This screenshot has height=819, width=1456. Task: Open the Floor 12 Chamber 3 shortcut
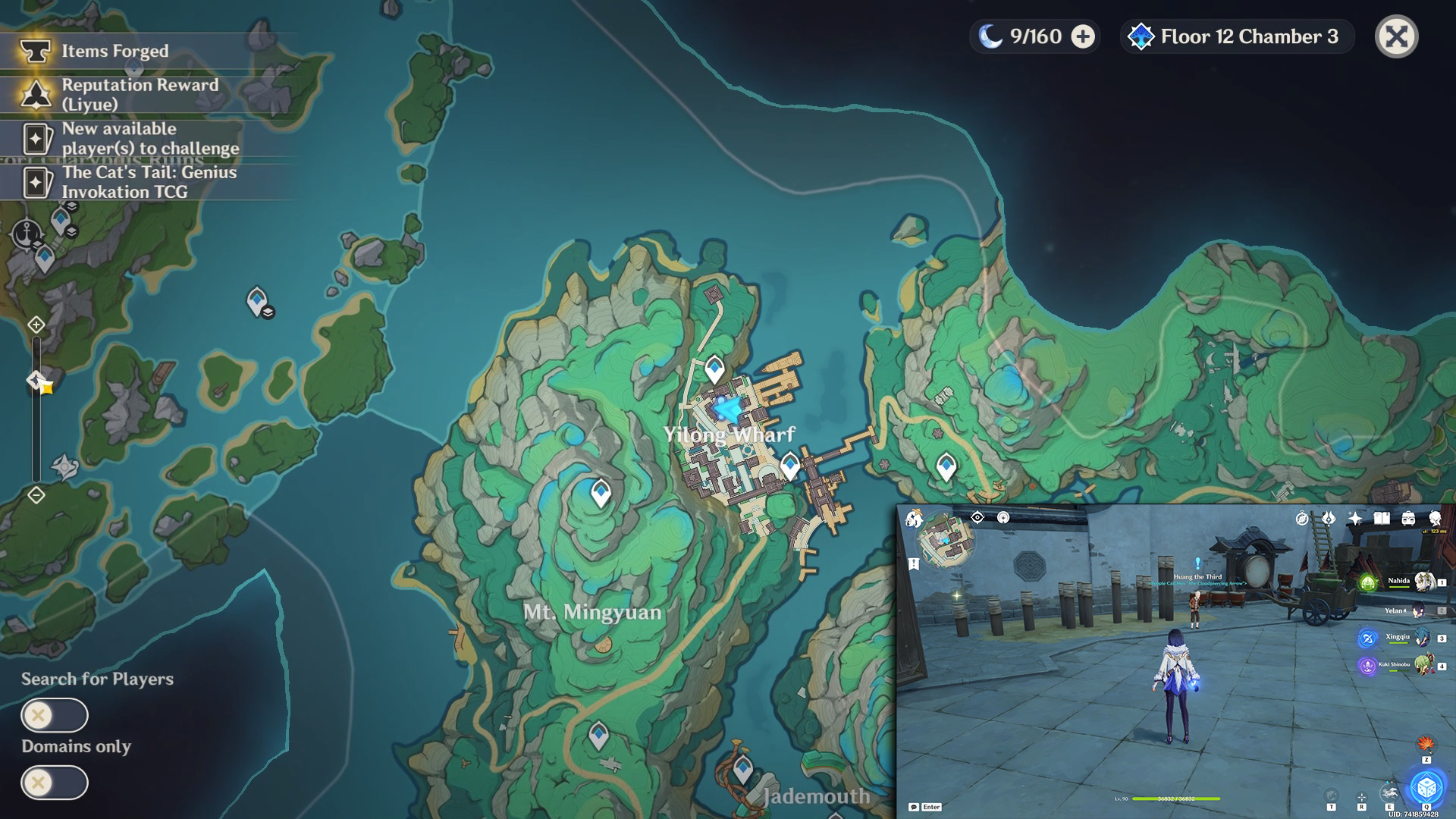[1235, 36]
